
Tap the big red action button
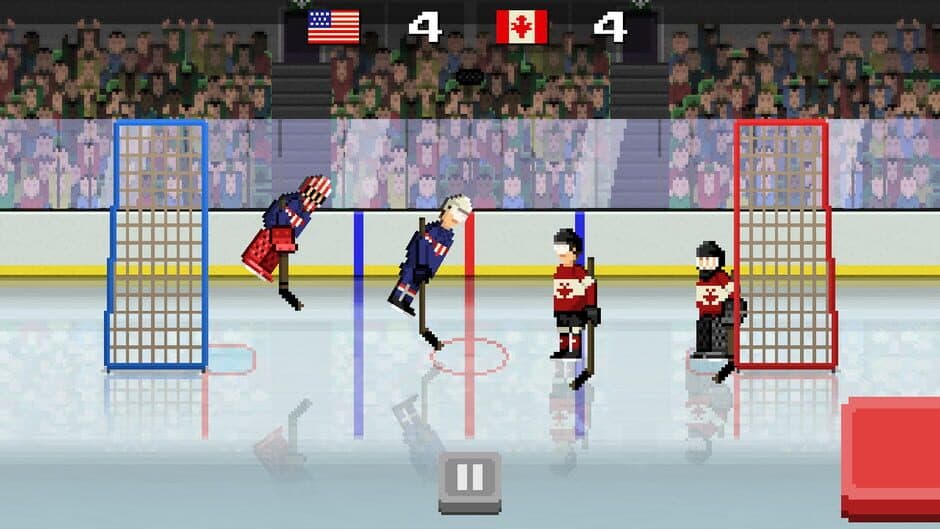click(x=893, y=446)
